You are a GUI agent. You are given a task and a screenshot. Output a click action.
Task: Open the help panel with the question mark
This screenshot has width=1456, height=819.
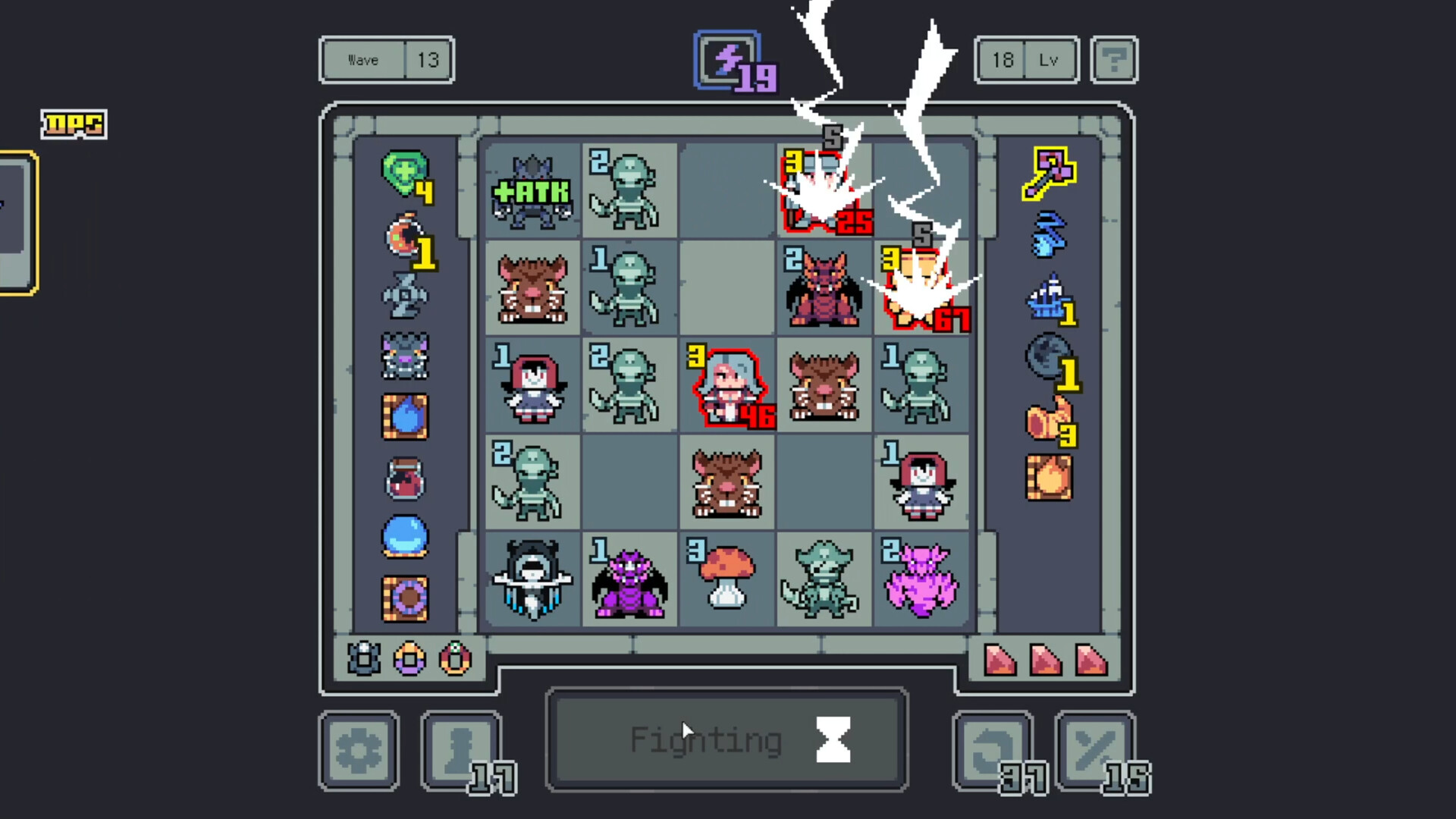(1113, 60)
